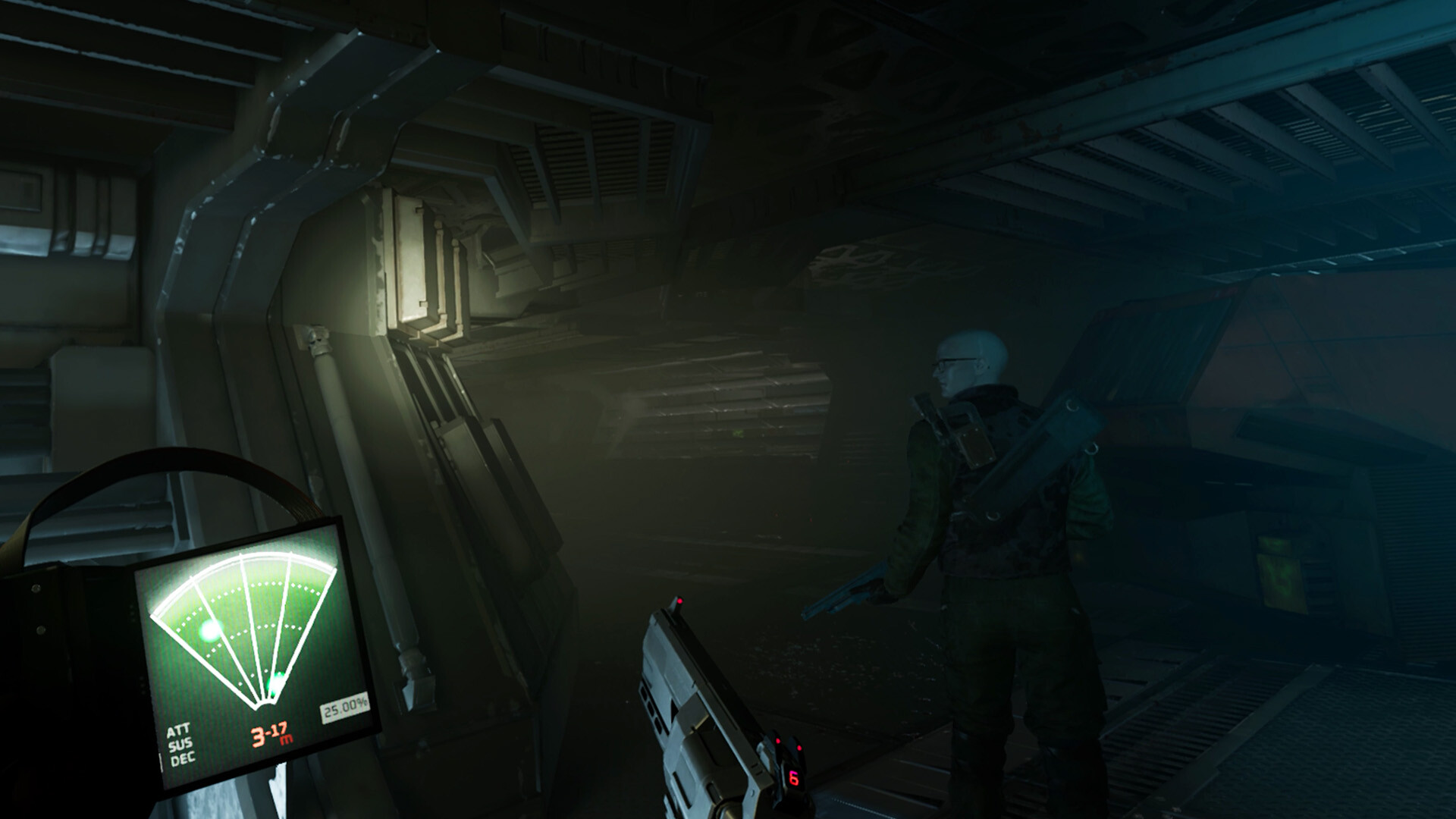
Task: Expand the 3-17 m range readout
Action: pos(269,733)
